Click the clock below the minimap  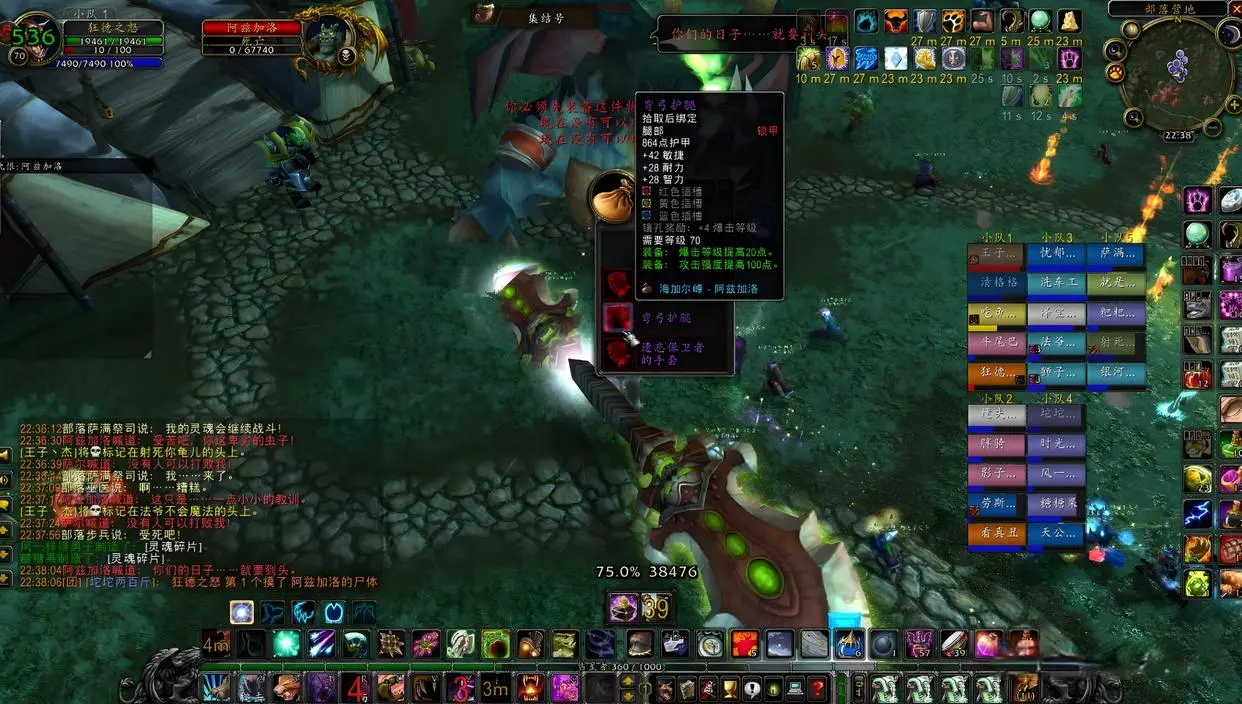click(x=1178, y=136)
